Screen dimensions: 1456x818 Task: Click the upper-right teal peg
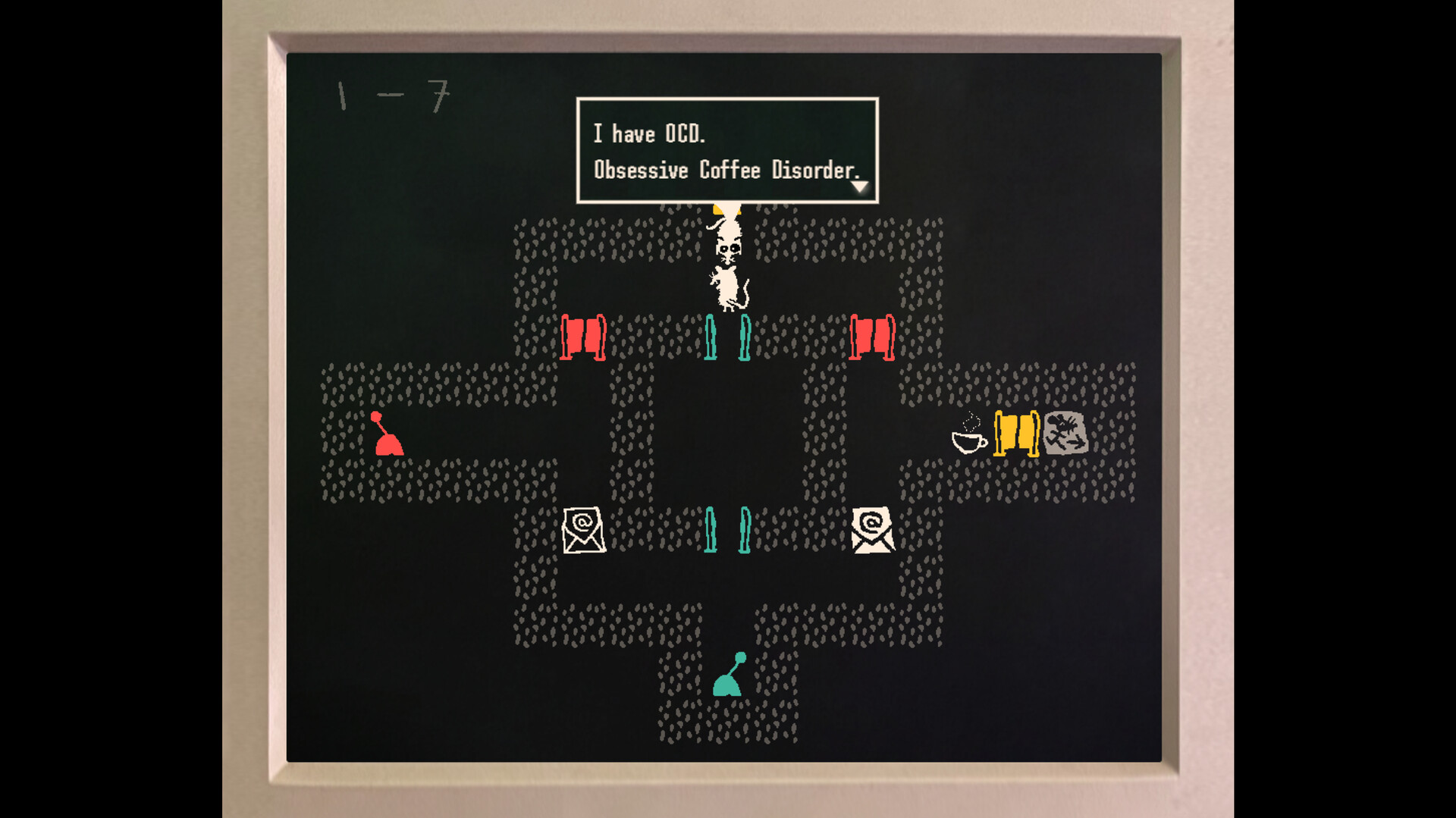(745, 339)
